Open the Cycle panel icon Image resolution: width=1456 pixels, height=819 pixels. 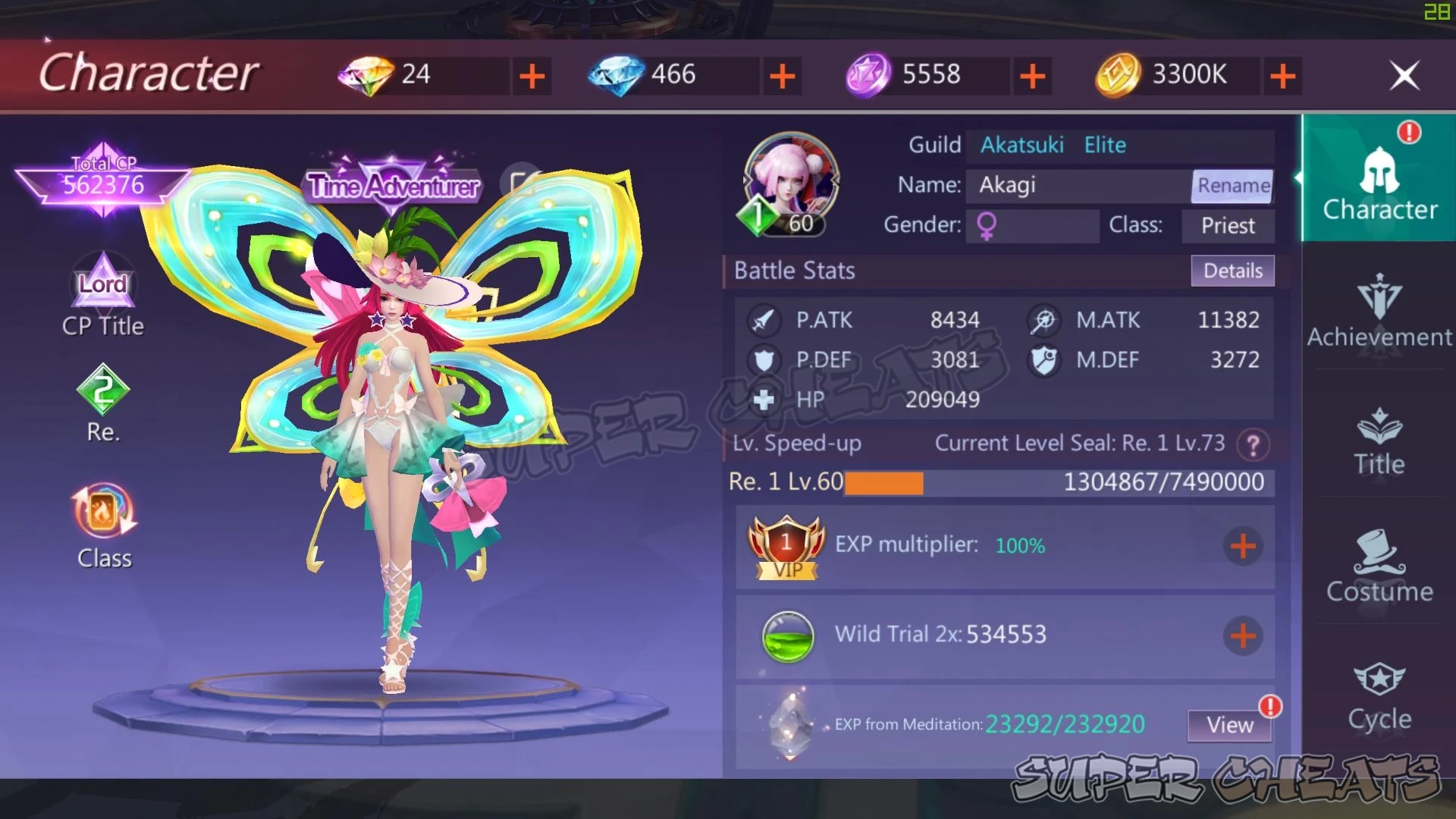point(1379,694)
